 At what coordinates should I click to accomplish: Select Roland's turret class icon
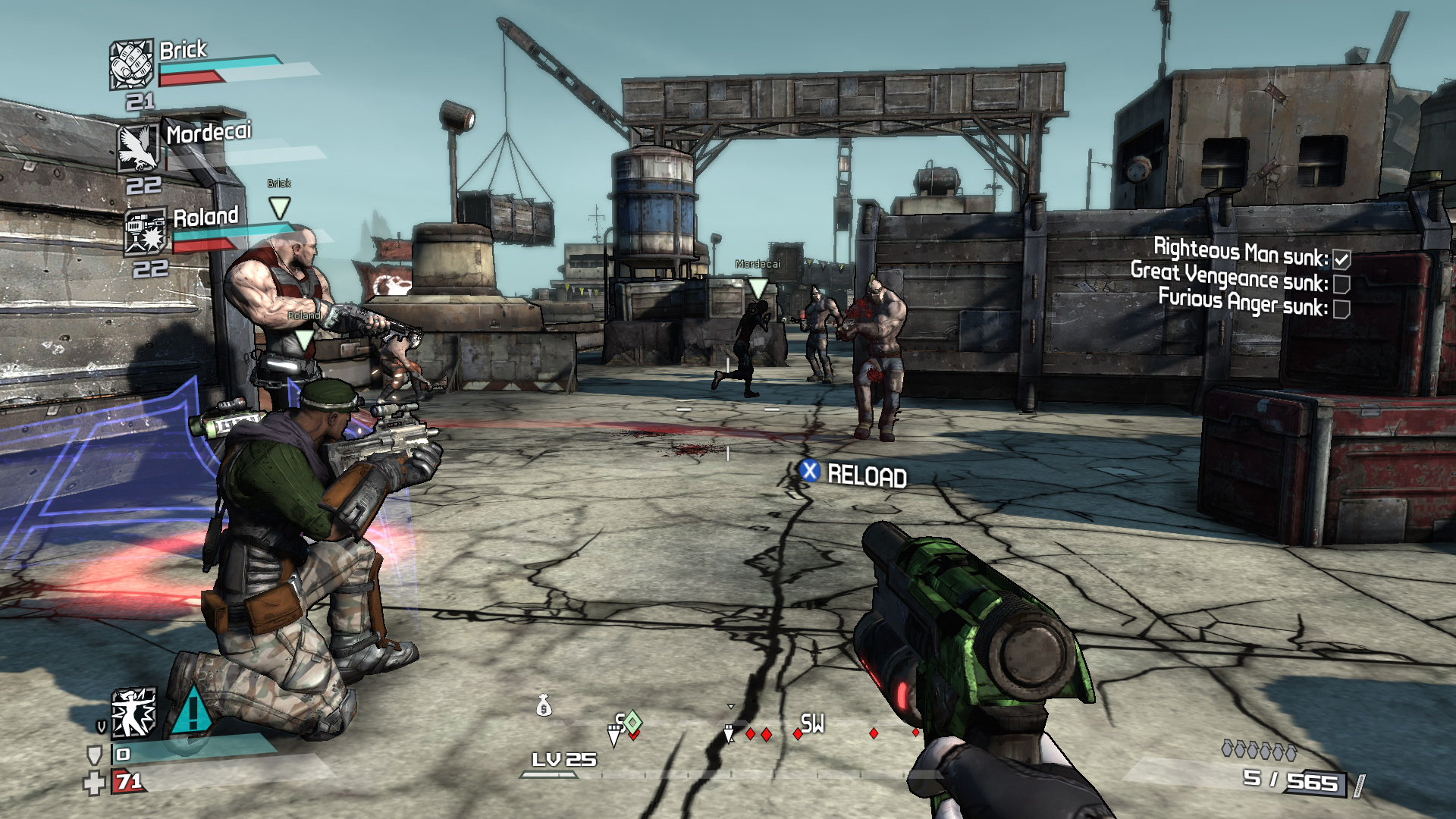click(x=145, y=231)
